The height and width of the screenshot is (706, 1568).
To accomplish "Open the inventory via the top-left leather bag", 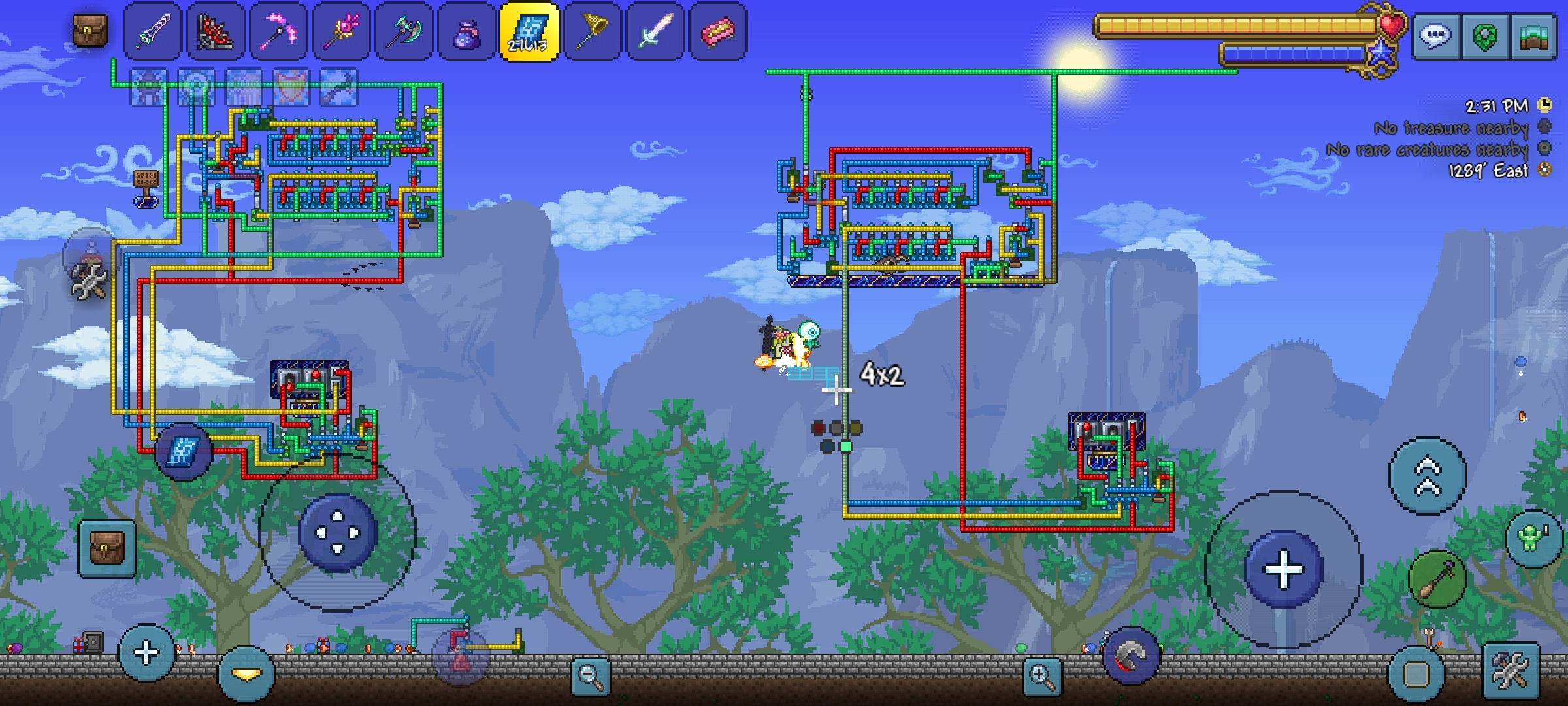I will pyautogui.click(x=90, y=30).
